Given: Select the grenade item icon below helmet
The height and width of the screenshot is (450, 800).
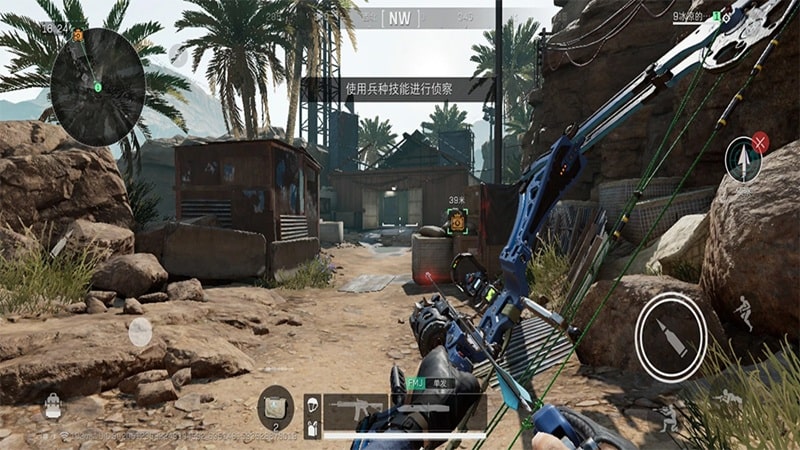Looking at the screenshot, I should pos(311,428).
